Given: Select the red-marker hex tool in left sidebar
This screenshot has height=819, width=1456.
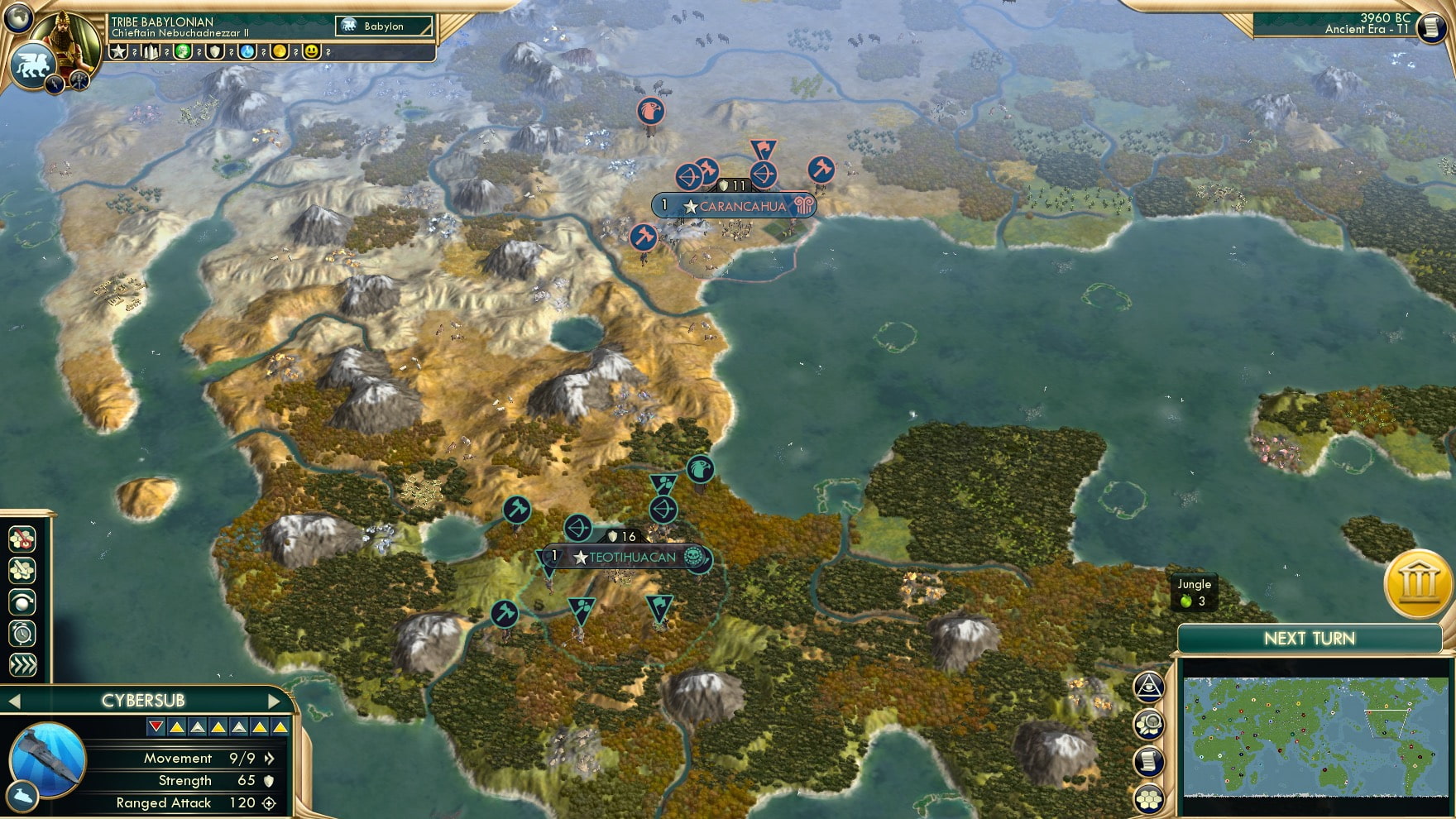Looking at the screenshot, I should pos(22,539).
